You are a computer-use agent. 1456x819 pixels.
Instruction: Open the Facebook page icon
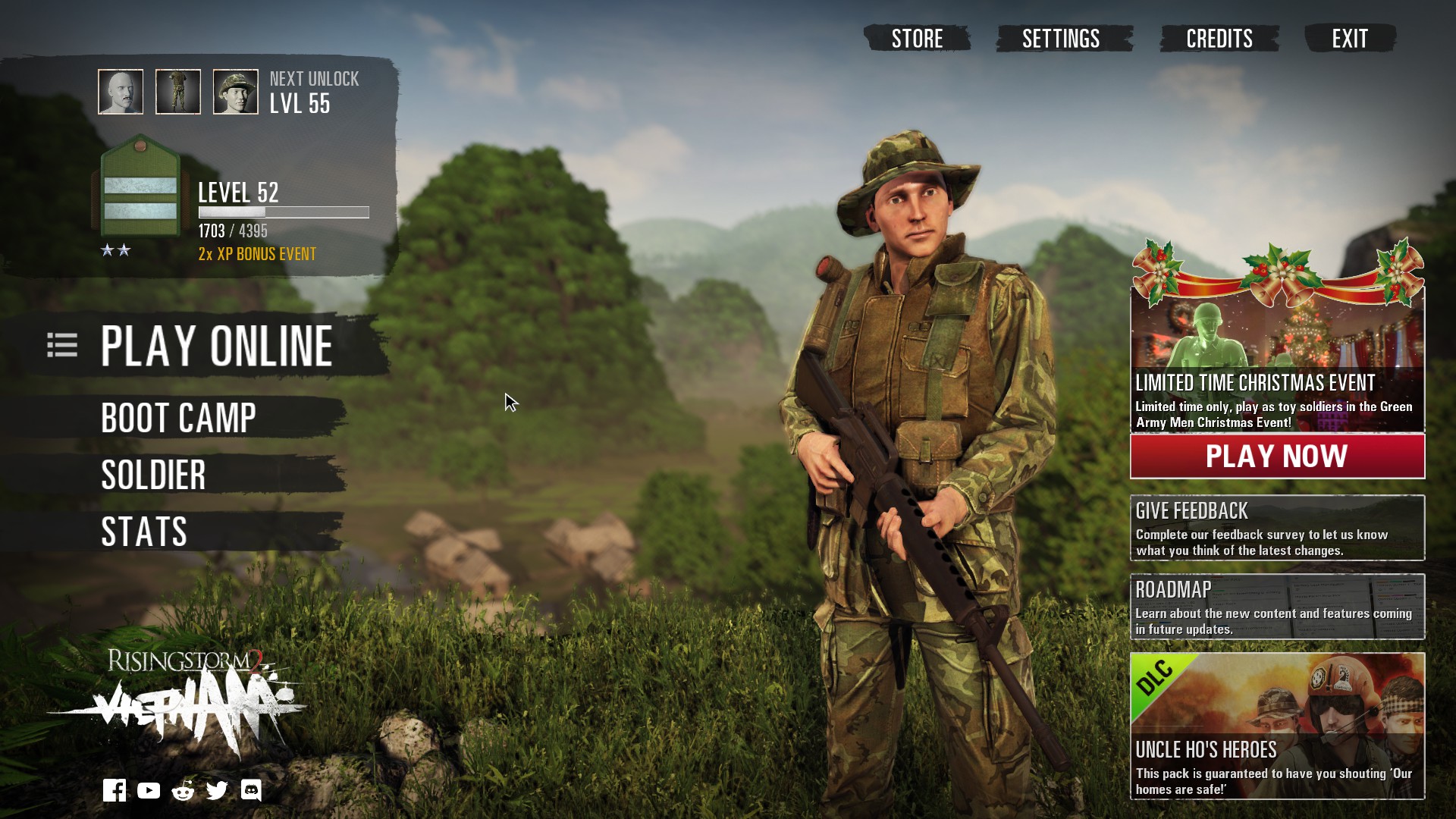(x=115, y=790)
